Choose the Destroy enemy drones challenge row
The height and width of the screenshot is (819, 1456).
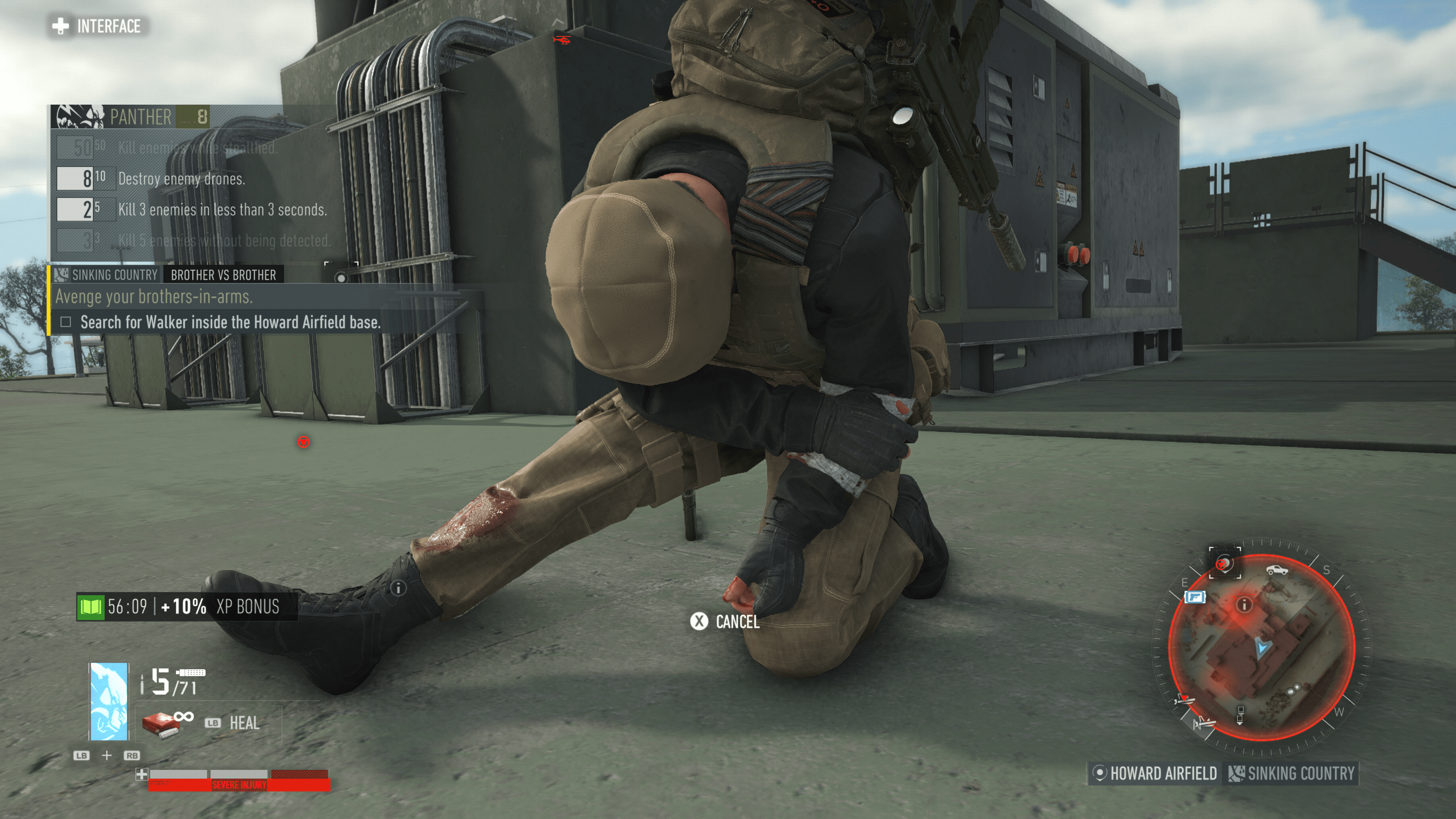point(181,179)
